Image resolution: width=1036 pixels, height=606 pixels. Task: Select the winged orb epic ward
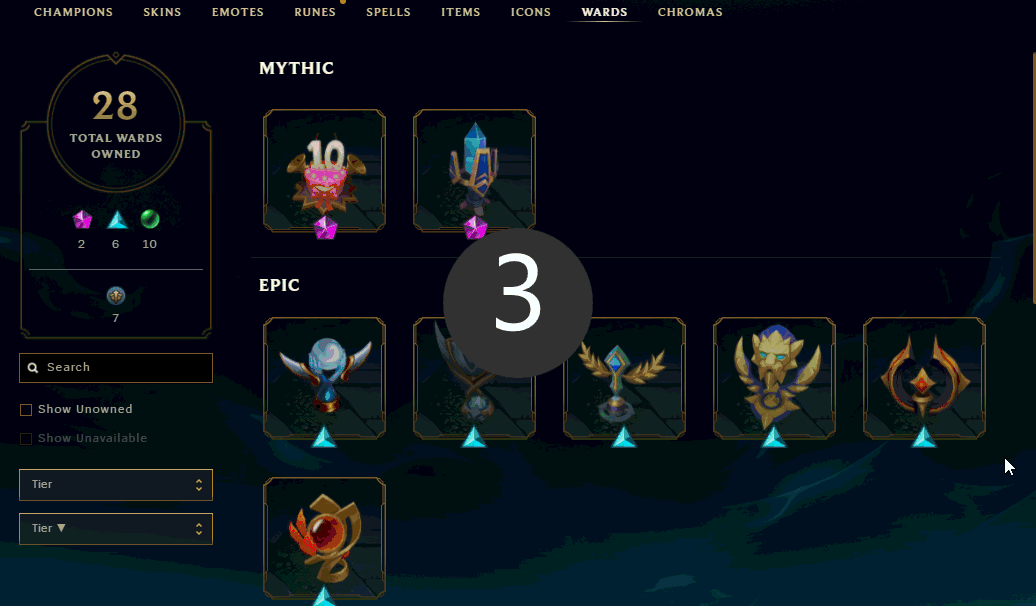[x=324, y=378]
